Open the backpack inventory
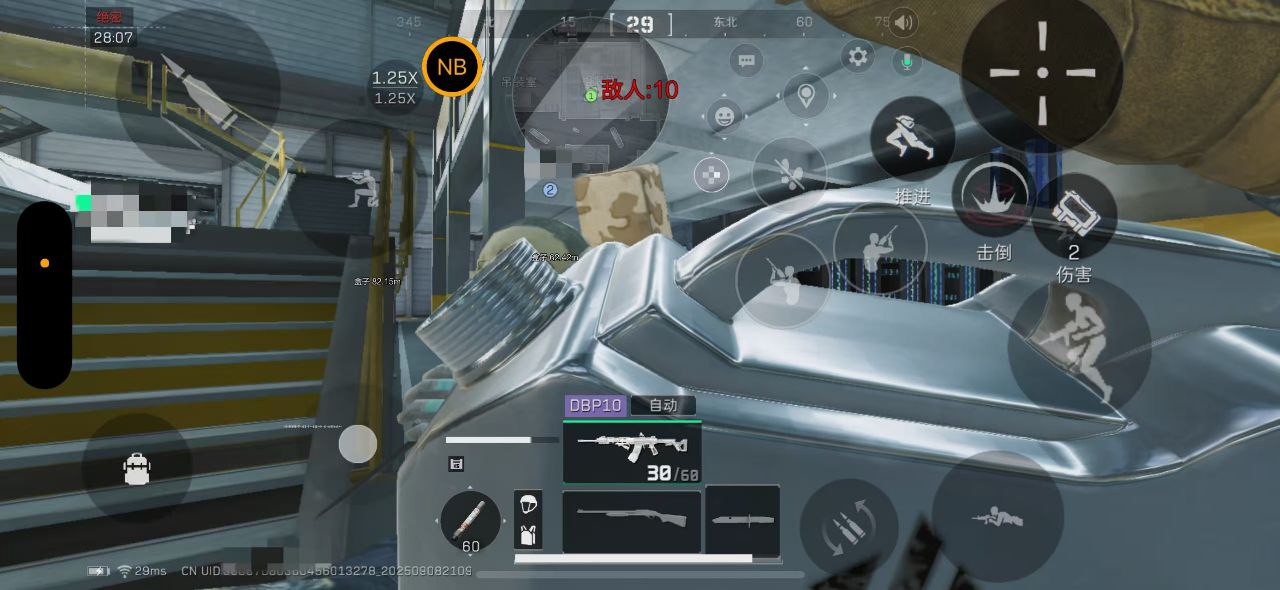Image resolution: width=1280 pixels, height=590 pixels. (137, 468)
